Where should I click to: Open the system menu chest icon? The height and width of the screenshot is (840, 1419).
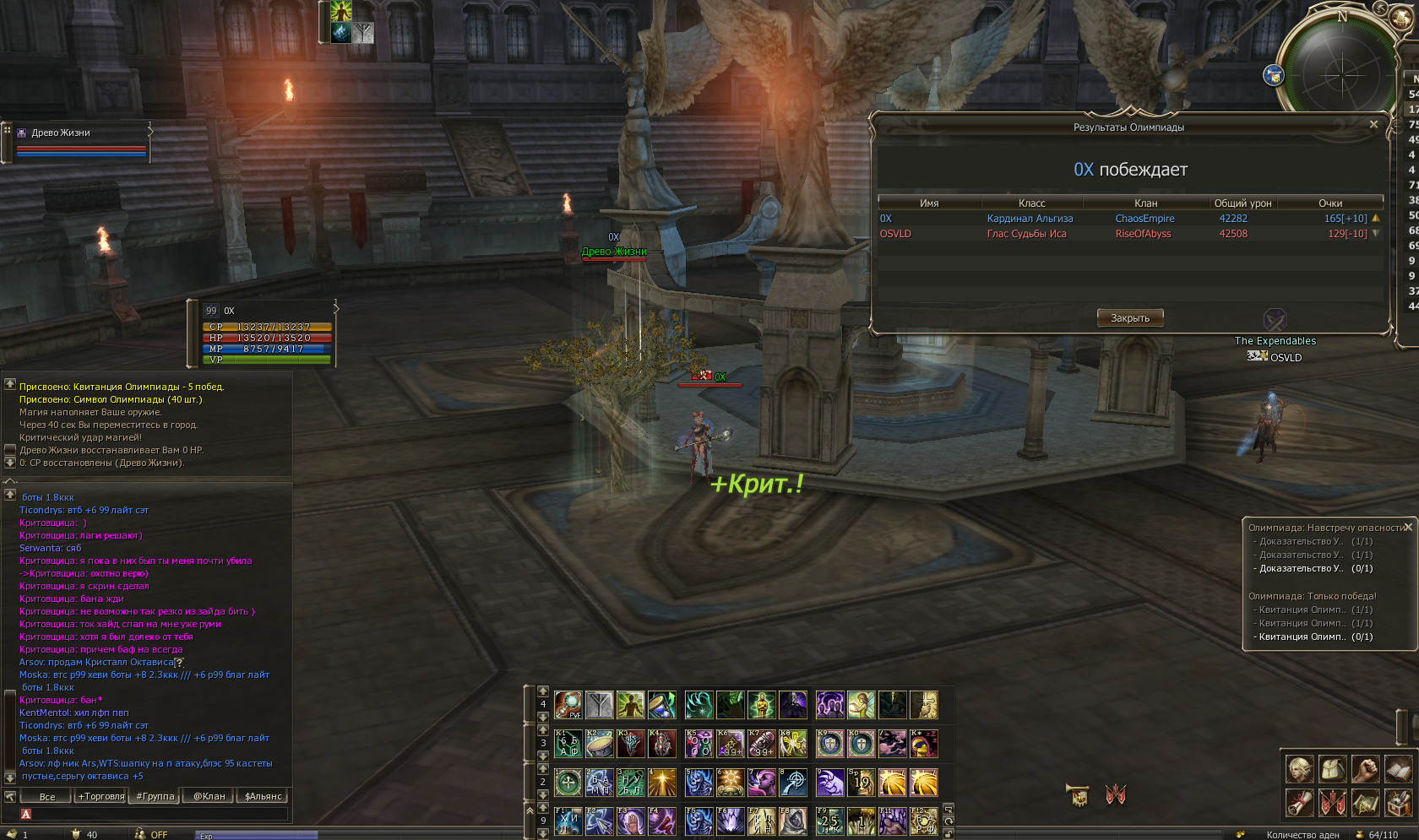pos(1398,802)
